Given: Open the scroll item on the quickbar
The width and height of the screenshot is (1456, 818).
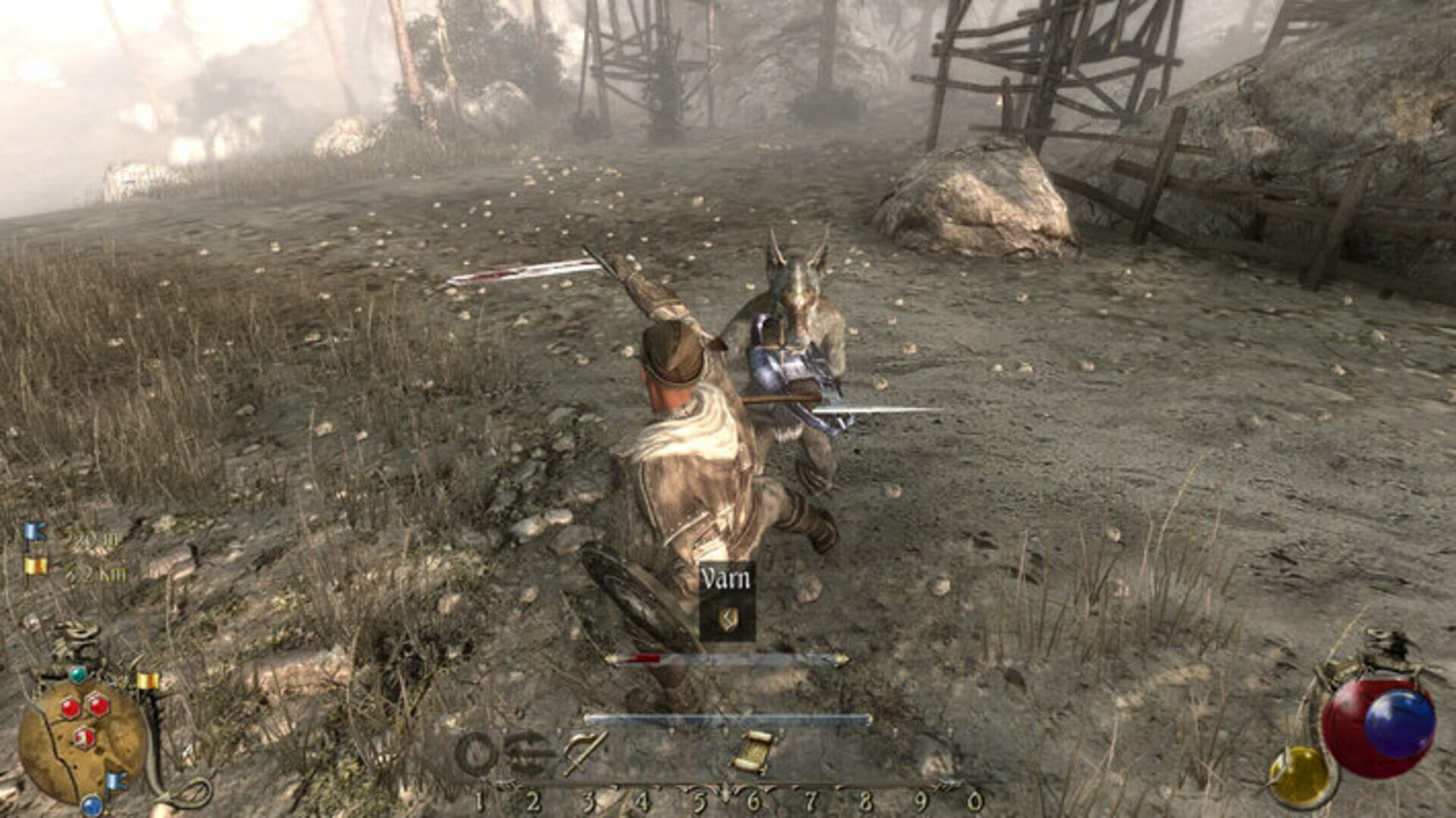Looking at the screenshot, I should pyautogui.click(x=755, y=751).
